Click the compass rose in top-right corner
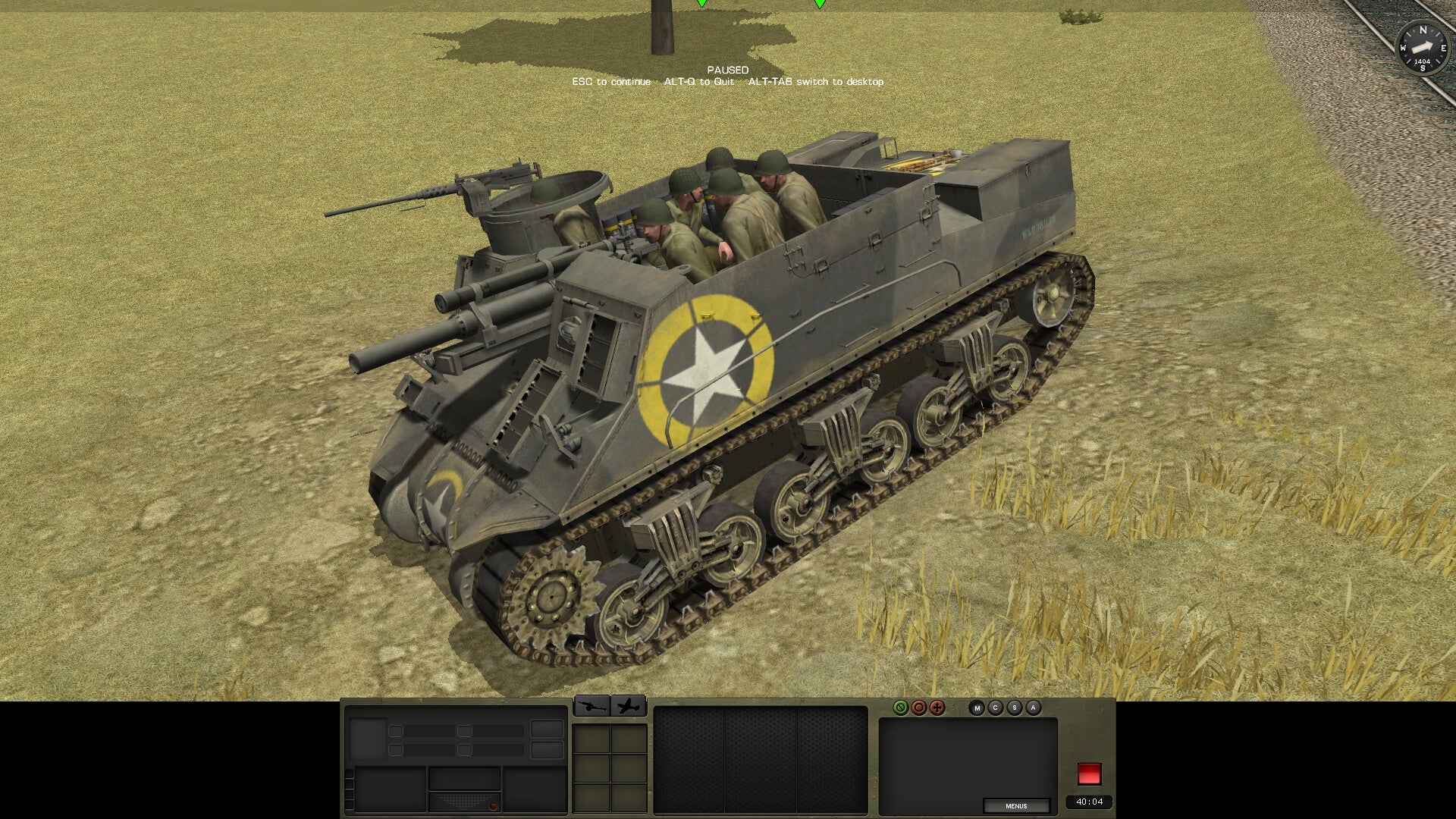Viewport: 1456px width, 819px height. (x=1422, y=47)
